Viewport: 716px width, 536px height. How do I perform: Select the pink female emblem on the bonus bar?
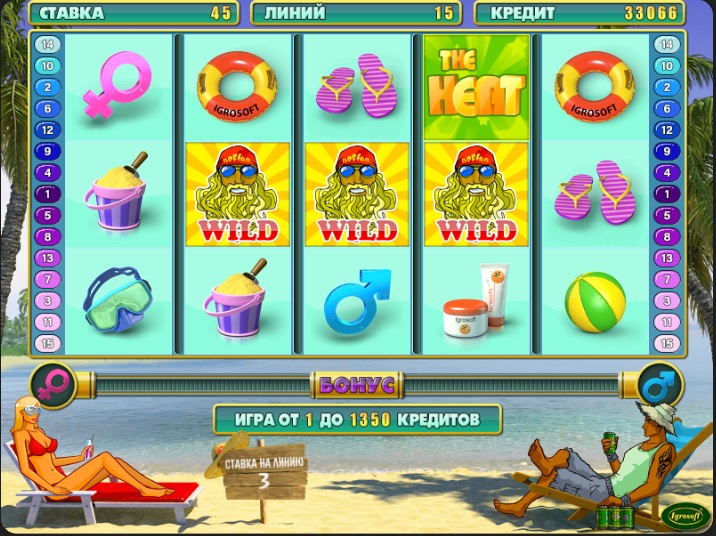coord(53,384)
